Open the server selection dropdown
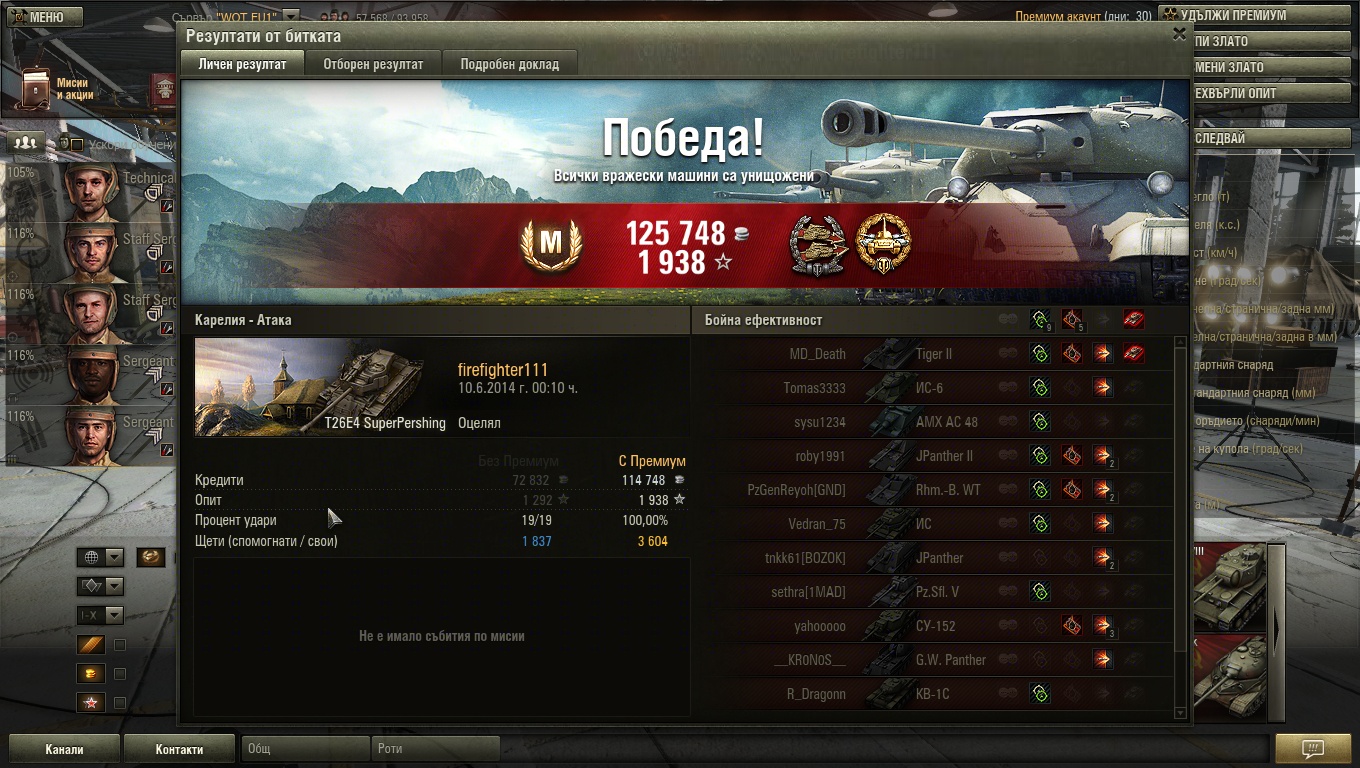Image resolution: width=1360 pixels, height=768 pixels. (x=291, y=16)
